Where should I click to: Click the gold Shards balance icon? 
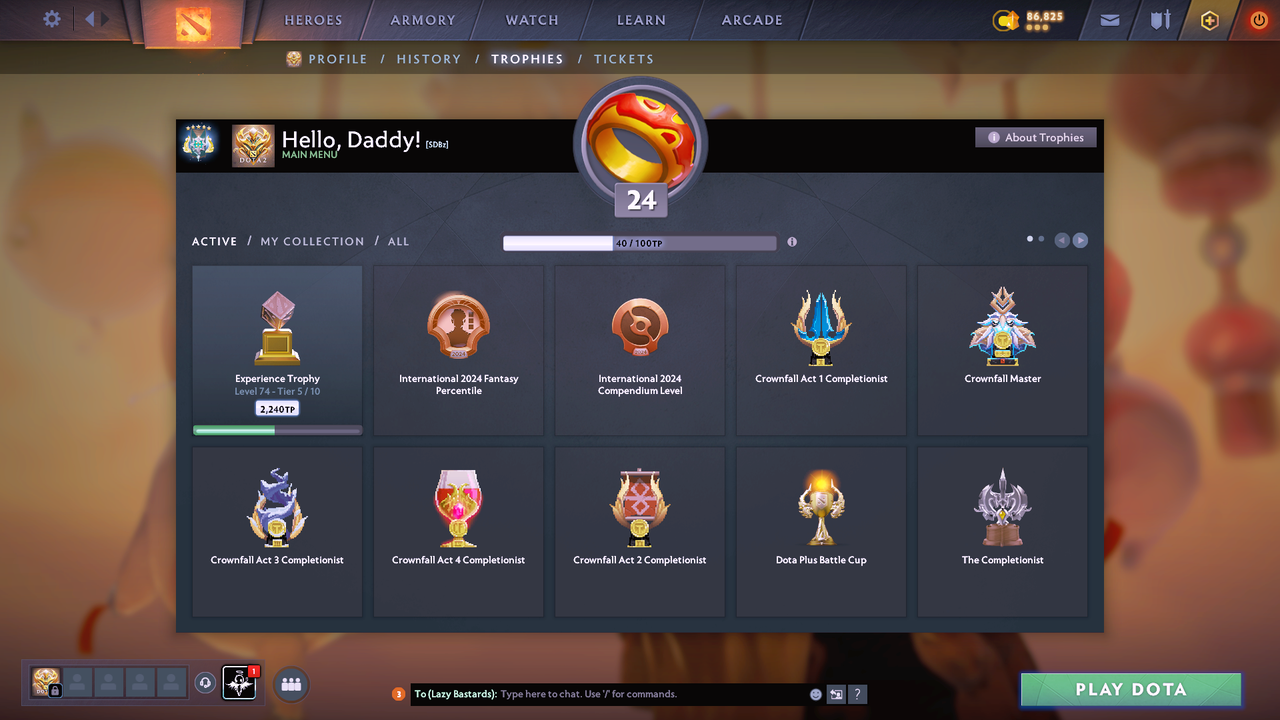(1005, 19)
